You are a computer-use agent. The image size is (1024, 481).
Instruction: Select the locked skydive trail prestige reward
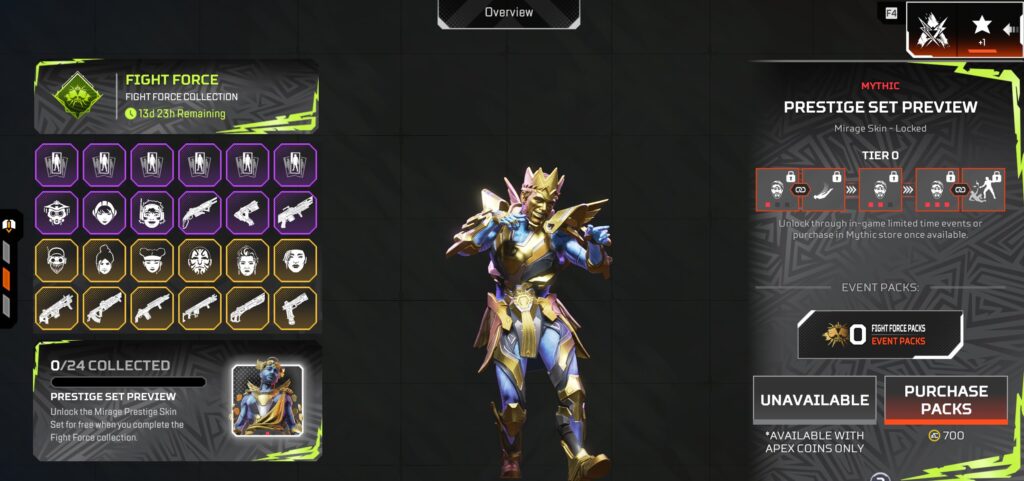coord(825,189)
